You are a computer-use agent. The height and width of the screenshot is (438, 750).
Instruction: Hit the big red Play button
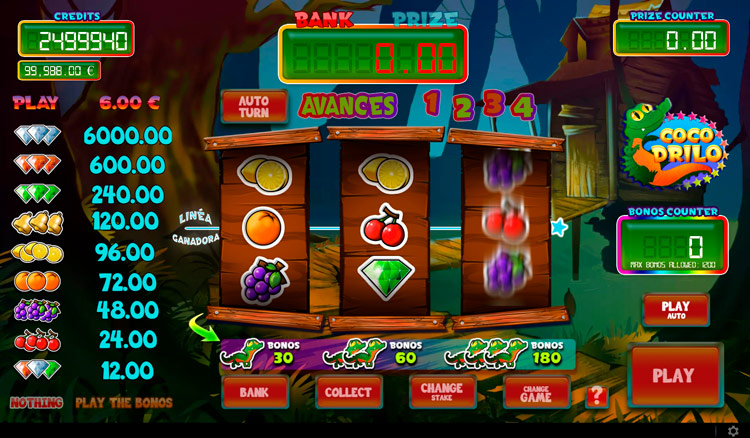tap(674, 376)
